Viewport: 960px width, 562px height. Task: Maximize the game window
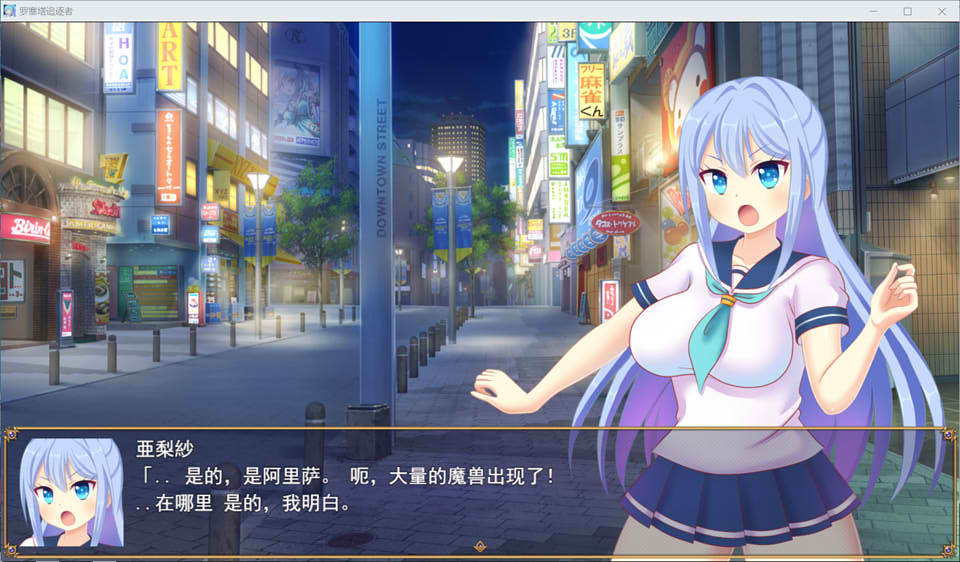(907, 11)
